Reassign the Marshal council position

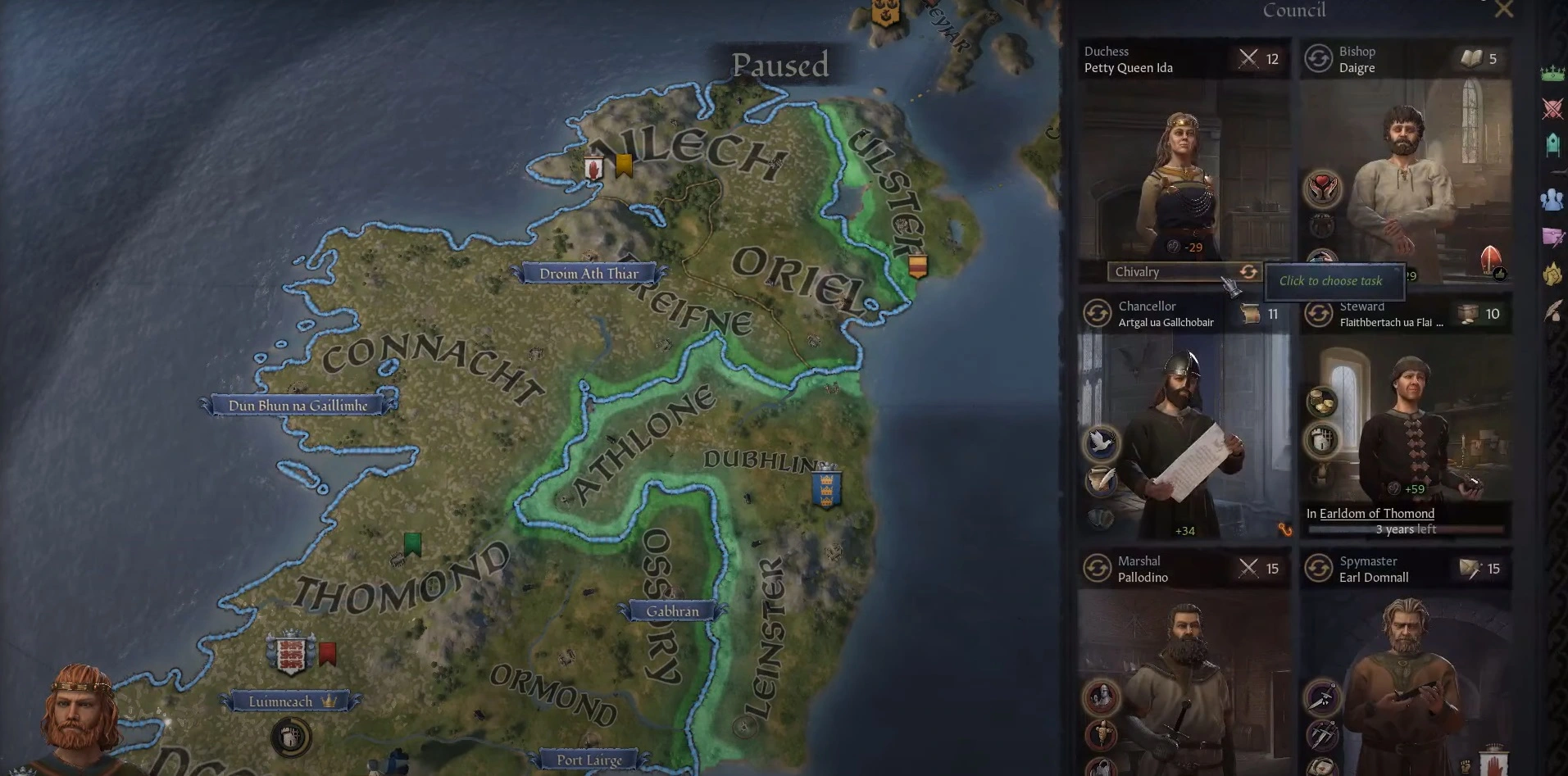pos(1097,569)
